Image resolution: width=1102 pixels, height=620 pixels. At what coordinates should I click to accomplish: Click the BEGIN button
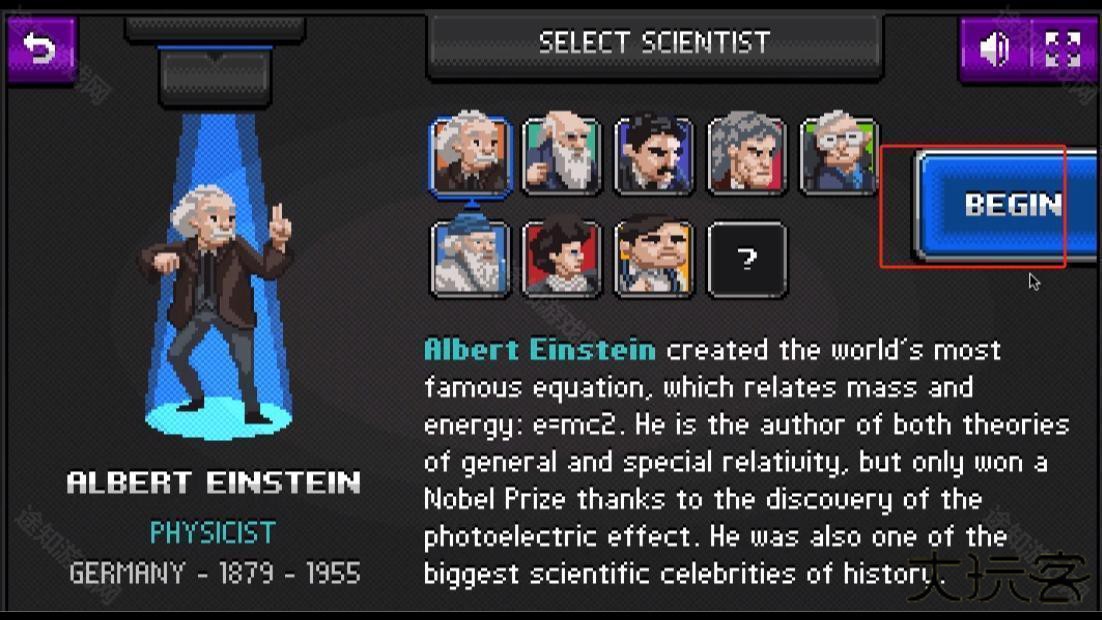pos(1010,205)
